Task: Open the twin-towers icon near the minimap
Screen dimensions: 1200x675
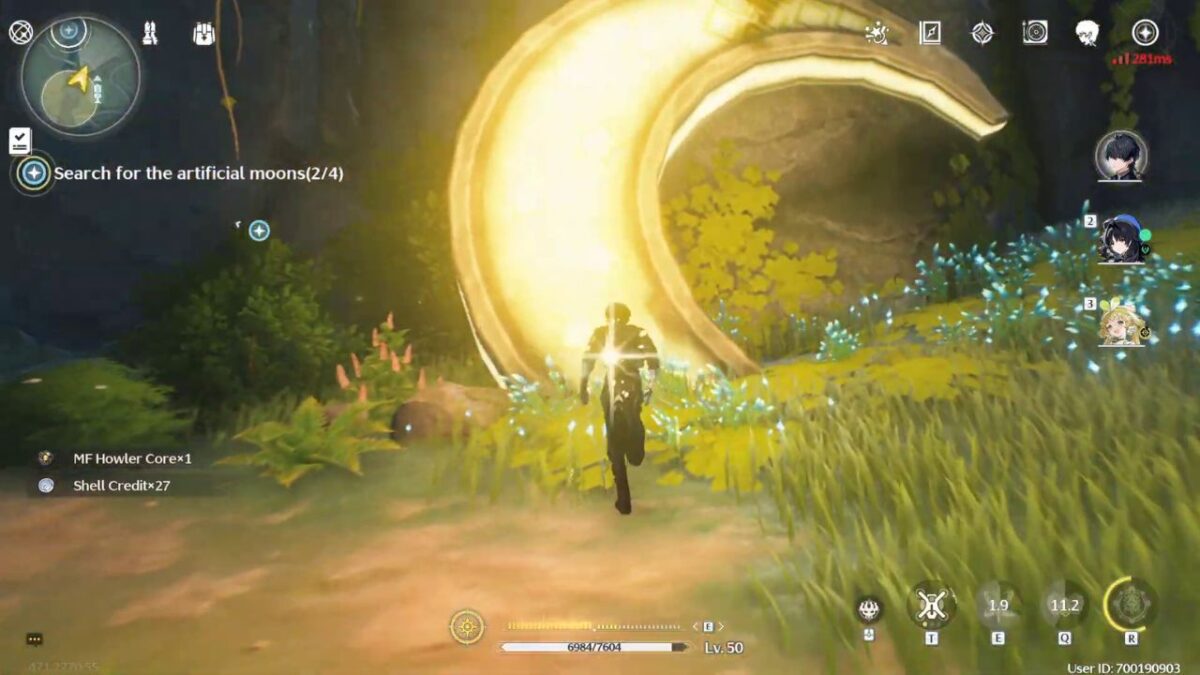Action: pyautogui.click(x=150, y=34)
